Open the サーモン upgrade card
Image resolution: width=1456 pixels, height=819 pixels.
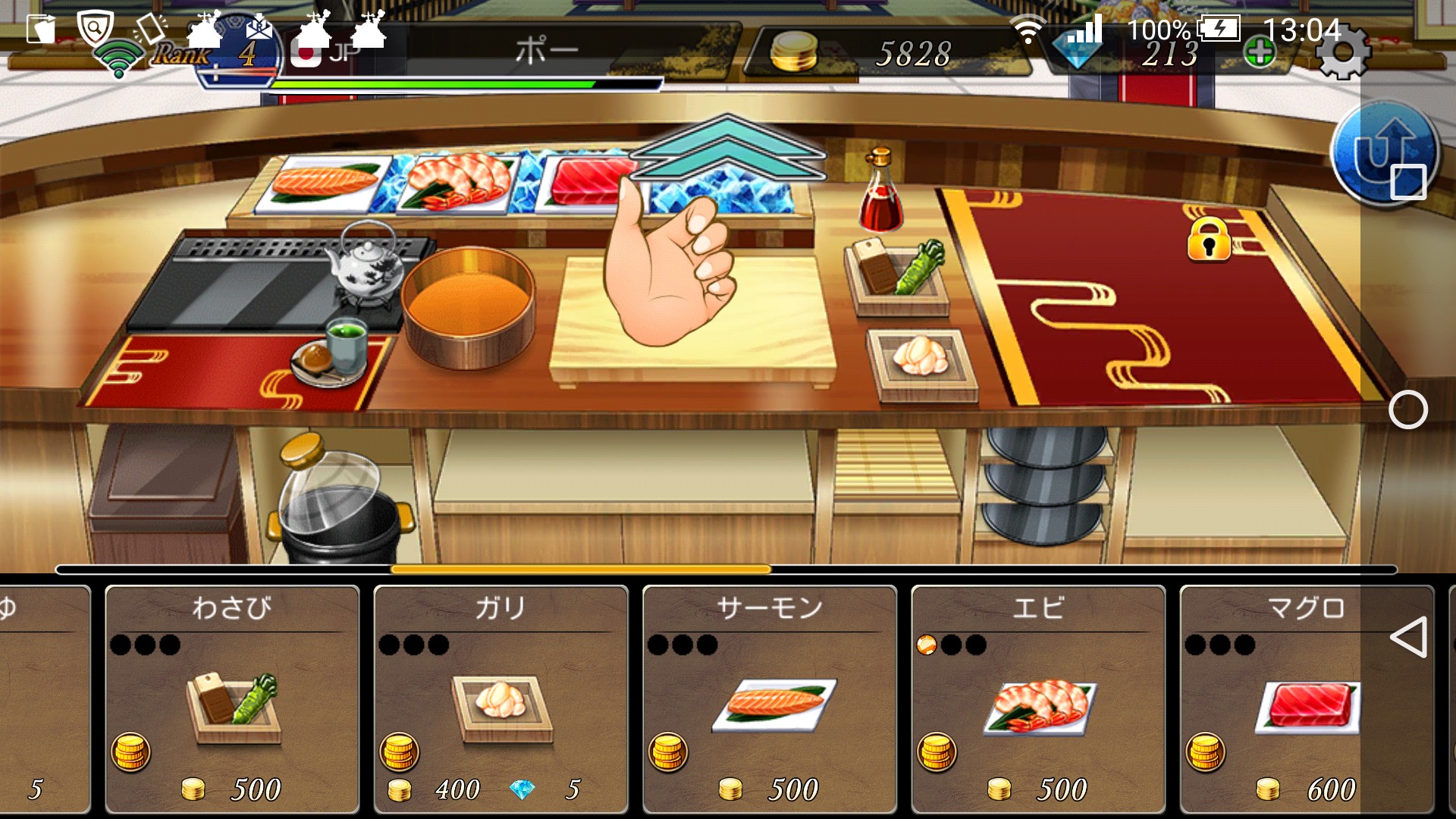(769, 699)
